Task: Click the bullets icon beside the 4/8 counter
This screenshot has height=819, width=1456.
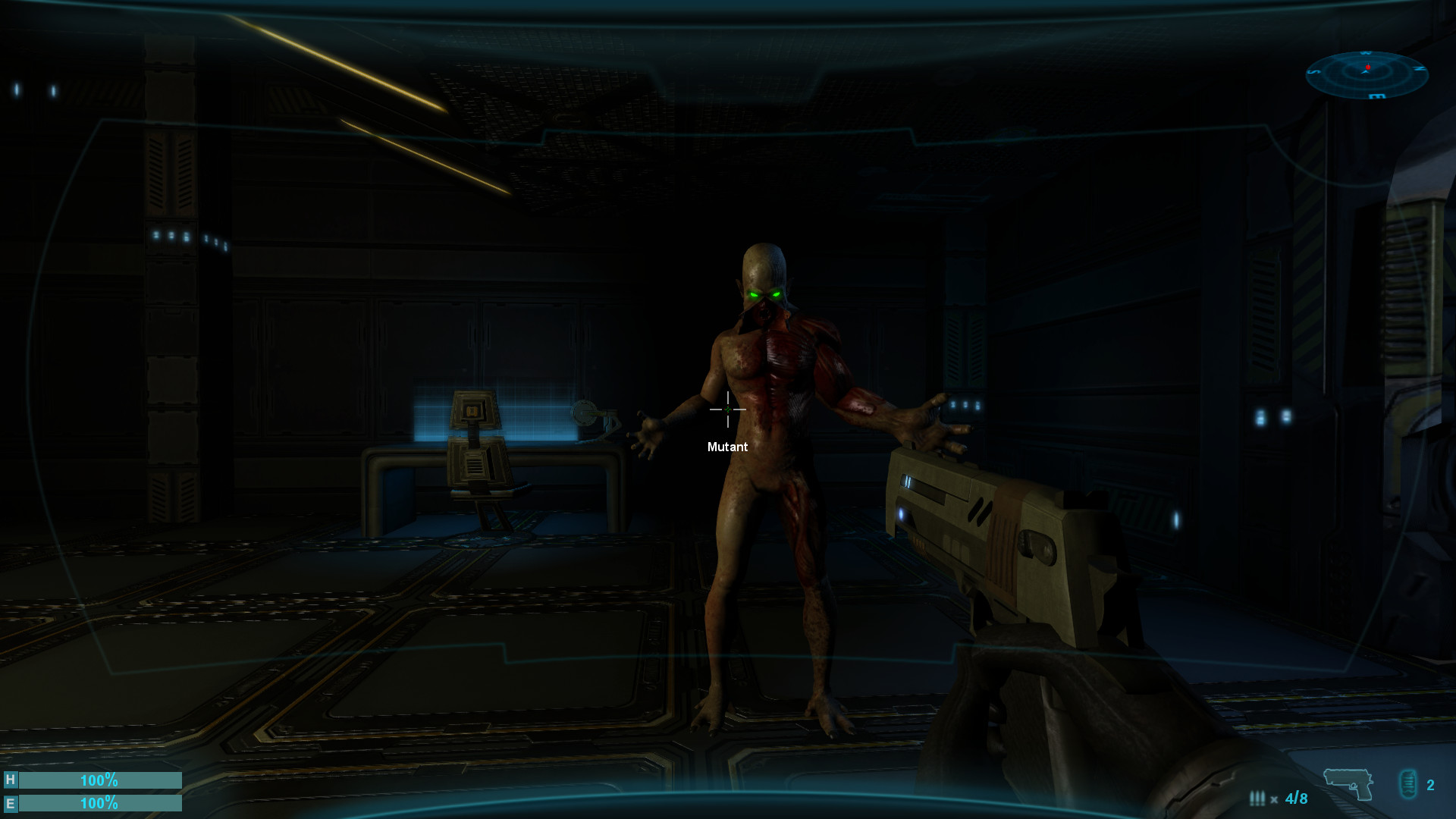Action: tap(1257, 798)
